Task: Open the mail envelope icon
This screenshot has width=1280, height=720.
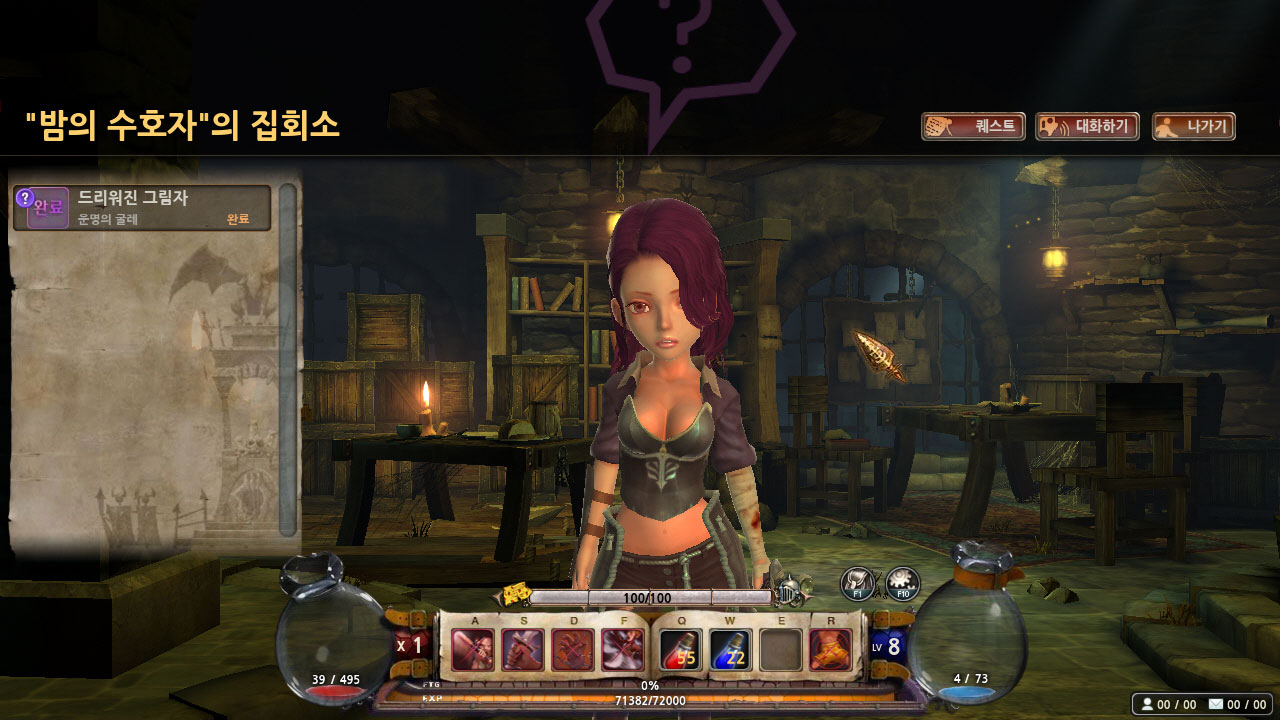Action: (x=1216, y=704)
